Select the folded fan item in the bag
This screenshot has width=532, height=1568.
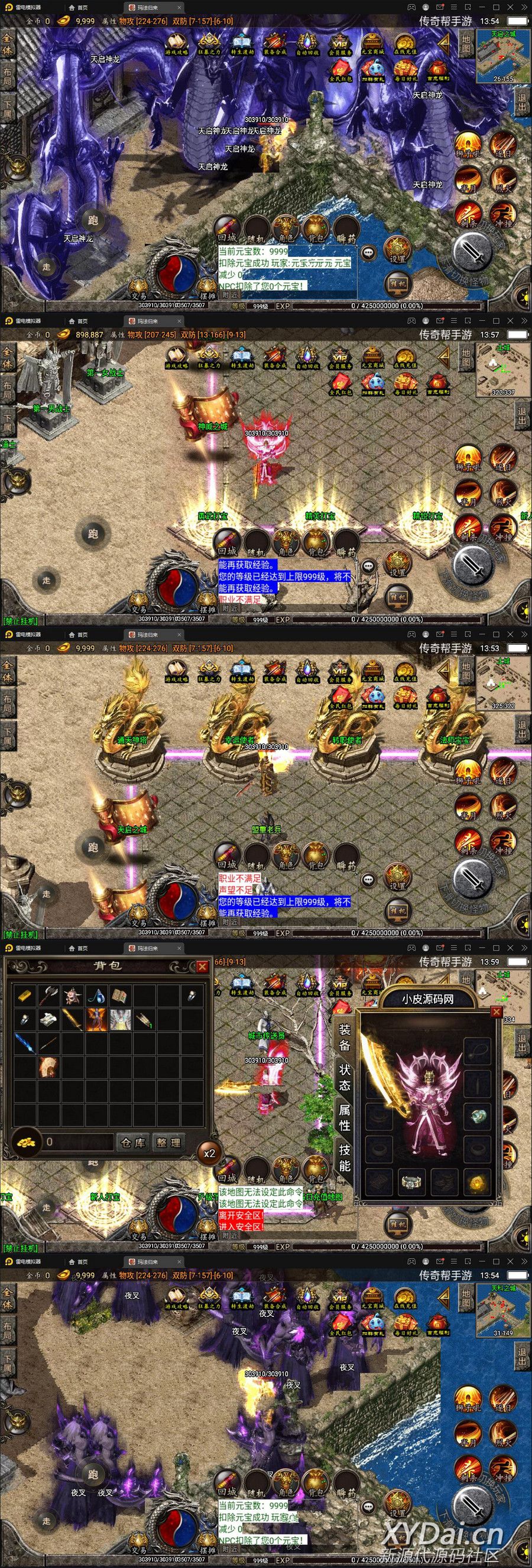[x=48, y=1066]
